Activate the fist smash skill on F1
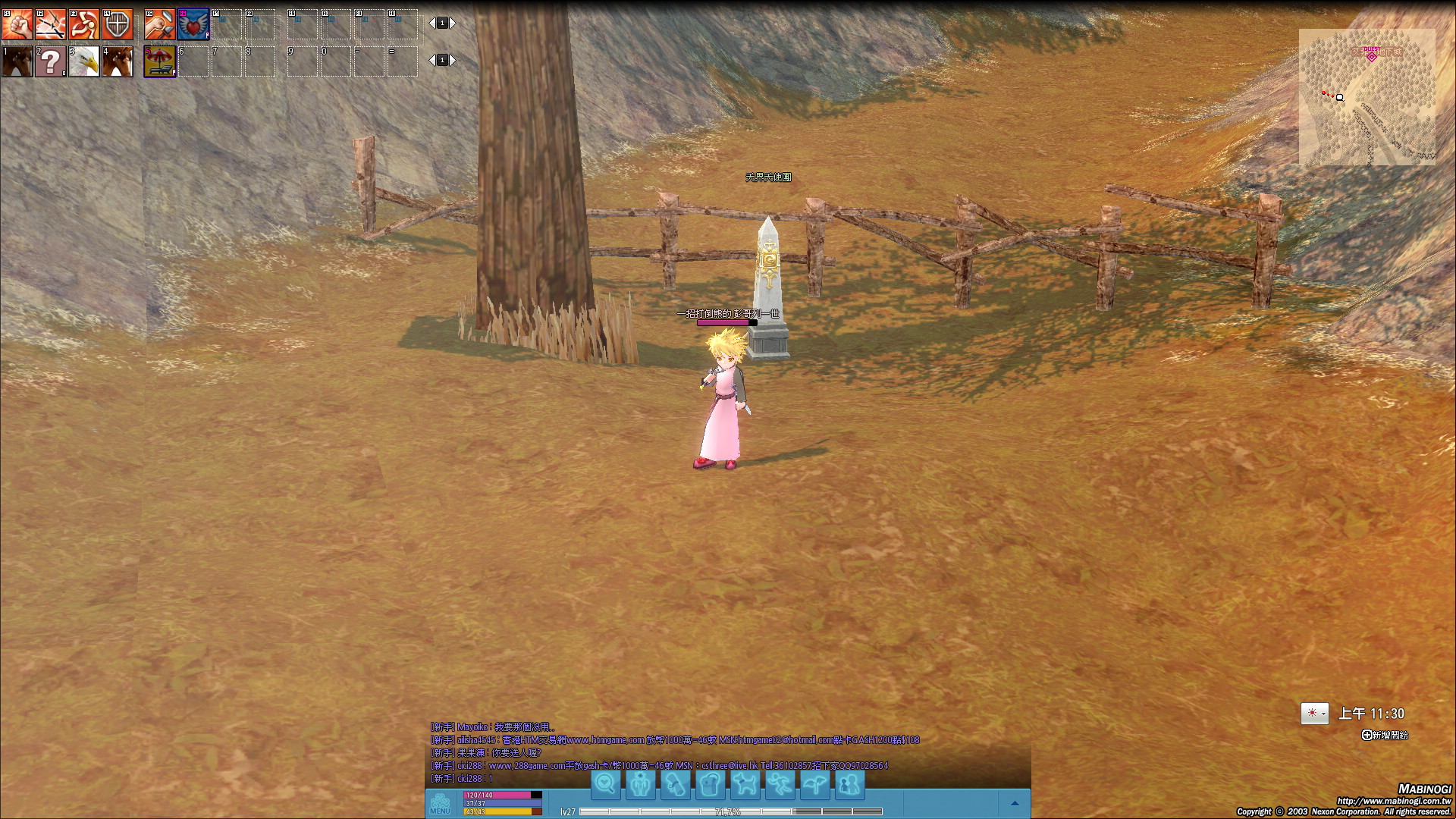1456x819 pixels. pyautogui.click(x=17, y=24)
